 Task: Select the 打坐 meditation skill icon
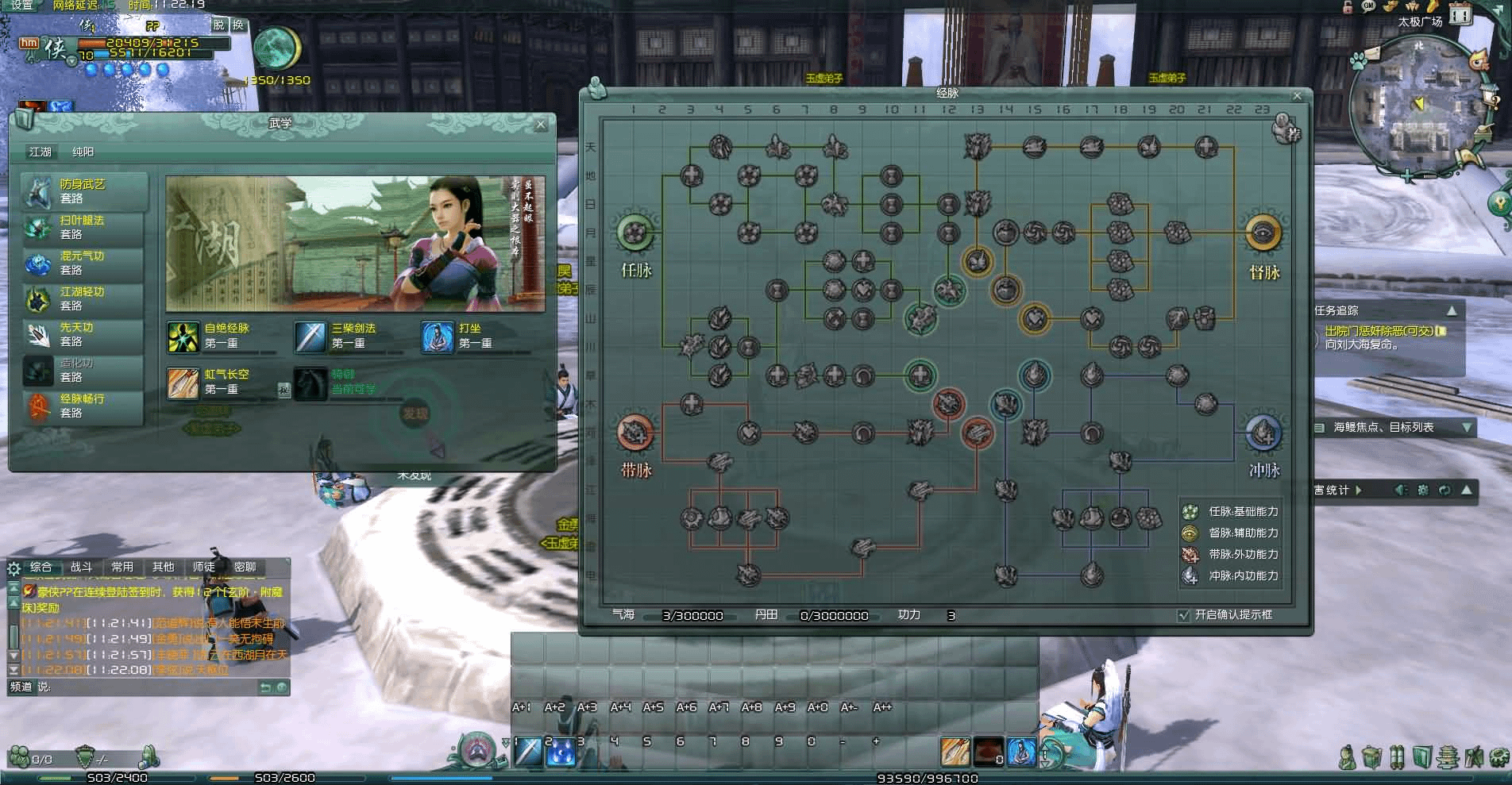point(437,337)
